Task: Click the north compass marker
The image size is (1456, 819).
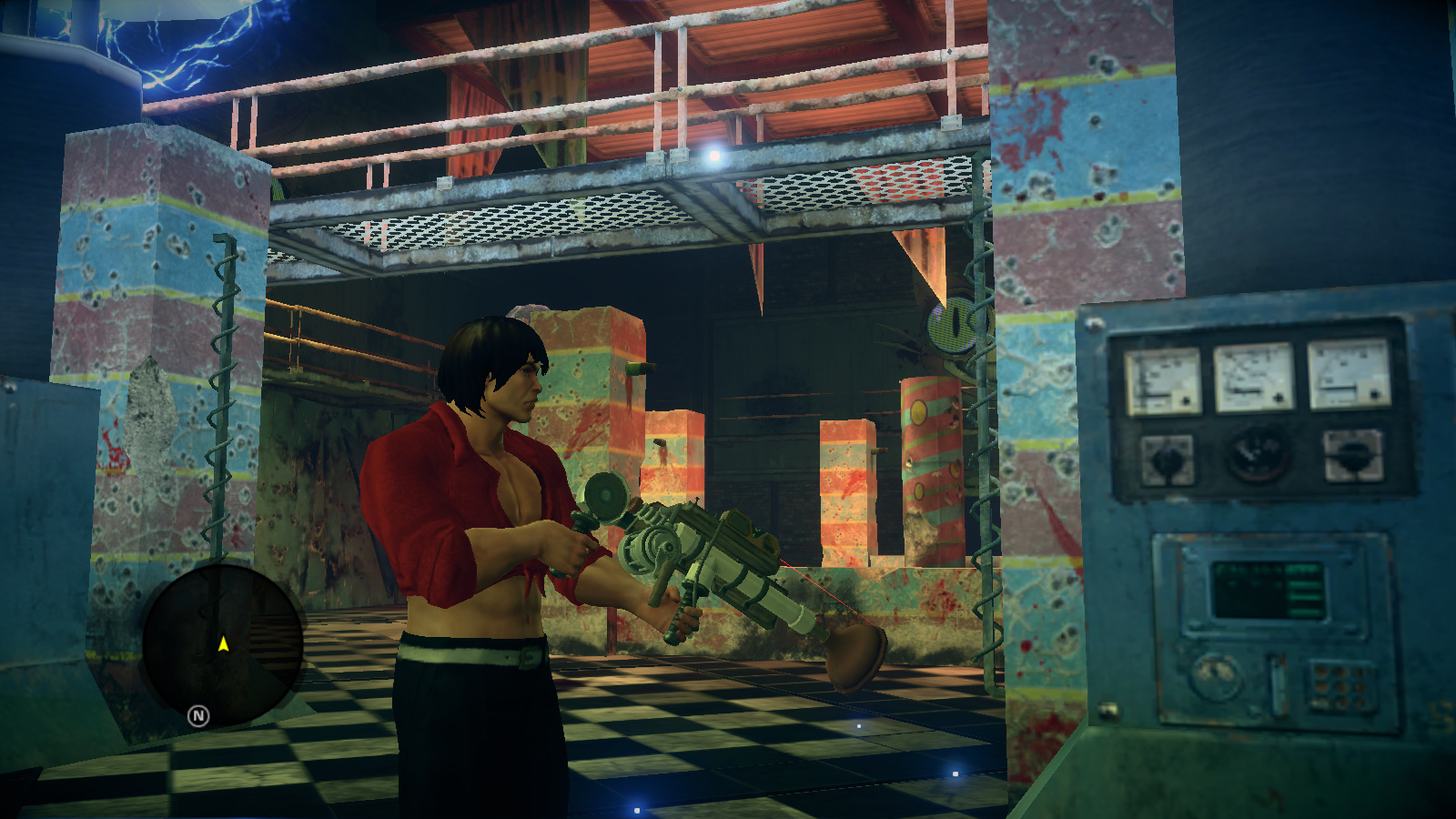Action: pyautogui.click(x=198, y=716)
